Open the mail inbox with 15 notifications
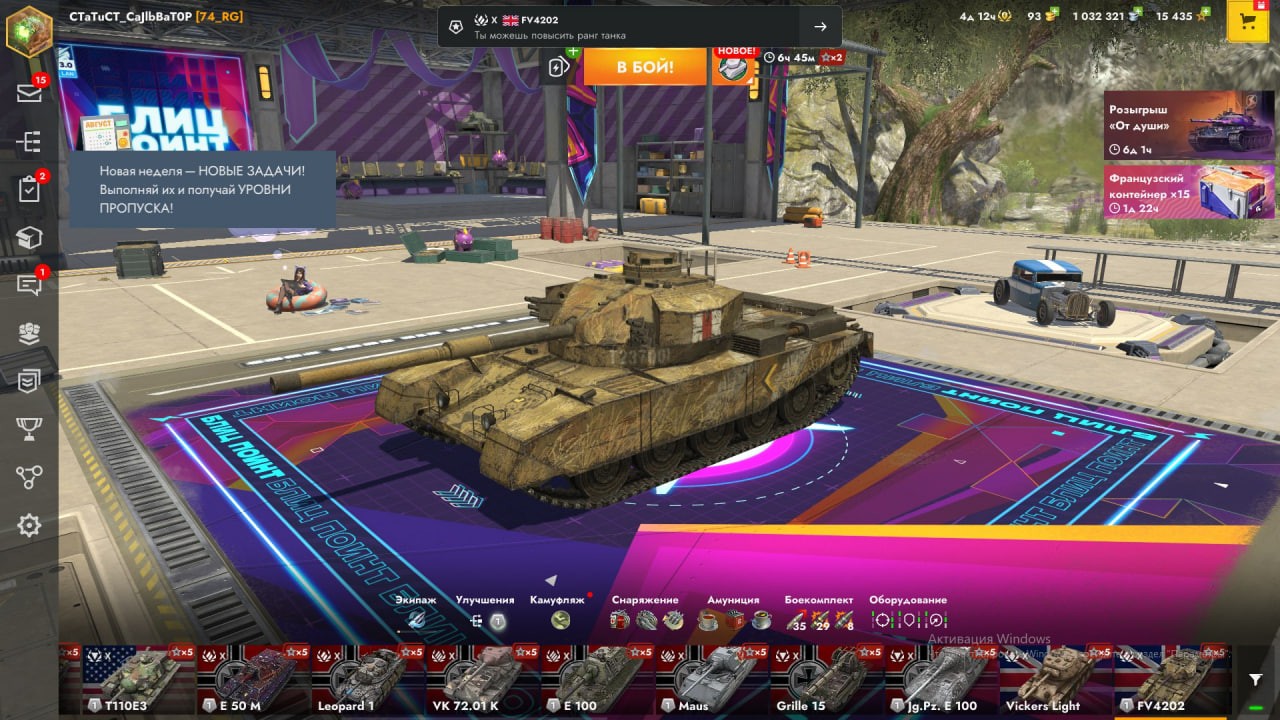Screen dimensions: 1280x720 29,93
